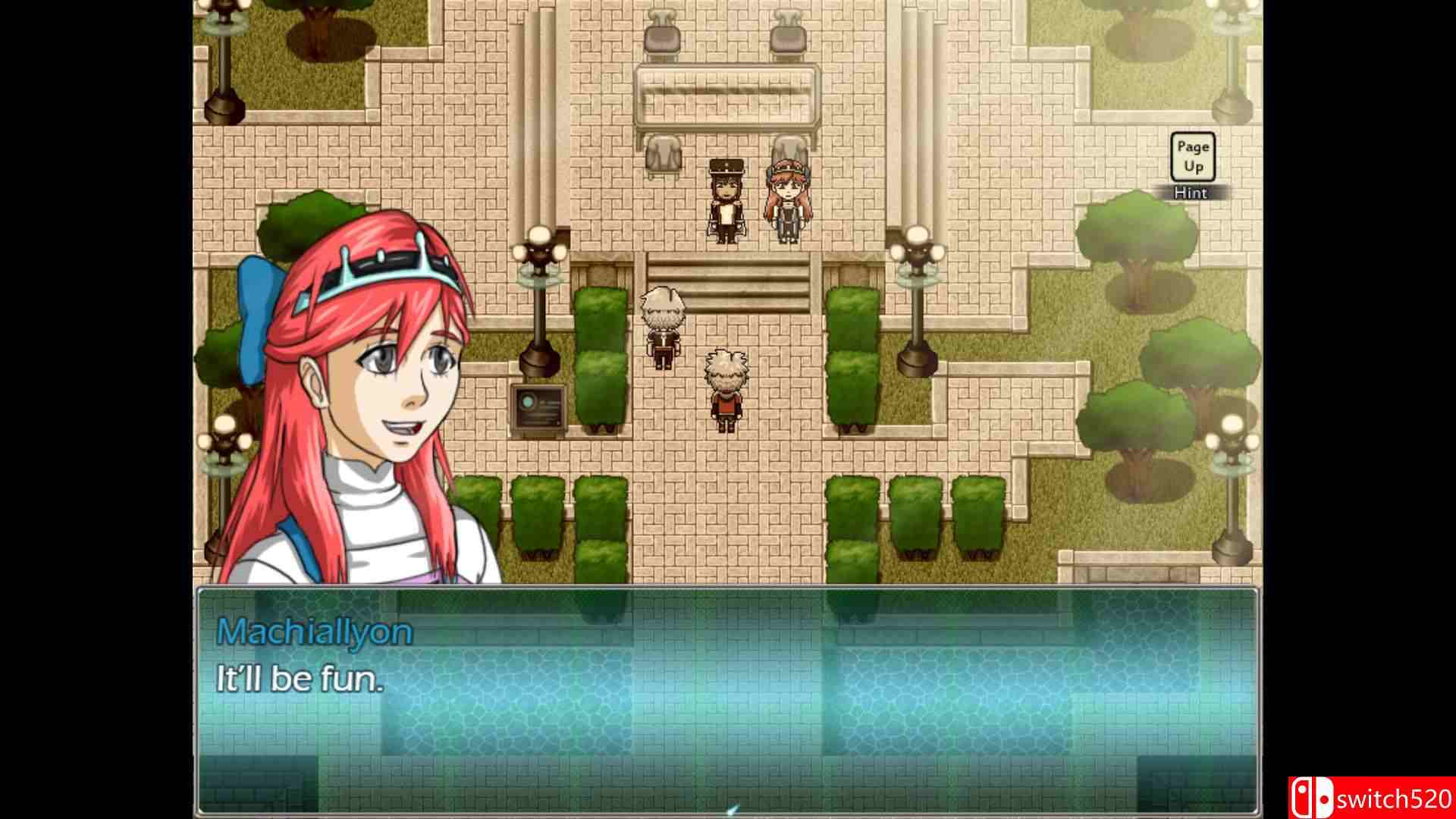
Task: Click the speaker name Machiallyon
Action: tap(315, 629)
